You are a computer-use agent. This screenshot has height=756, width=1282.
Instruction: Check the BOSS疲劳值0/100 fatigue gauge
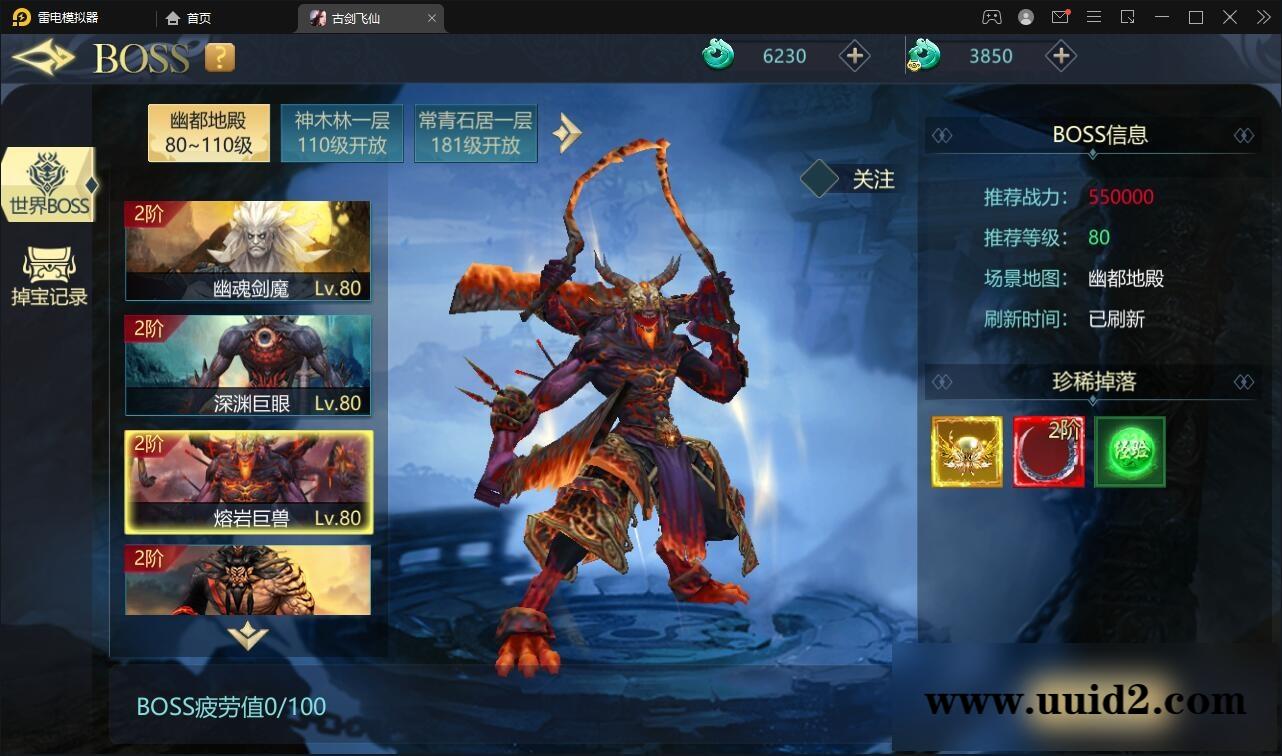point(231,706)
